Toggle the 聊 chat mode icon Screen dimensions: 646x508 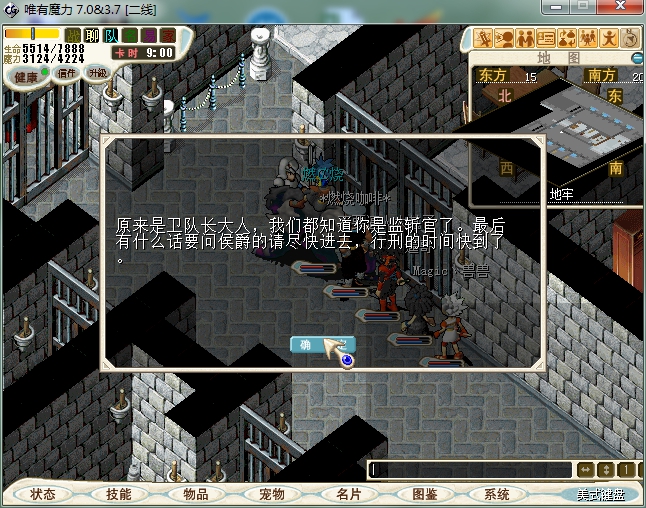pyautogui.click(x=91, y=37)
